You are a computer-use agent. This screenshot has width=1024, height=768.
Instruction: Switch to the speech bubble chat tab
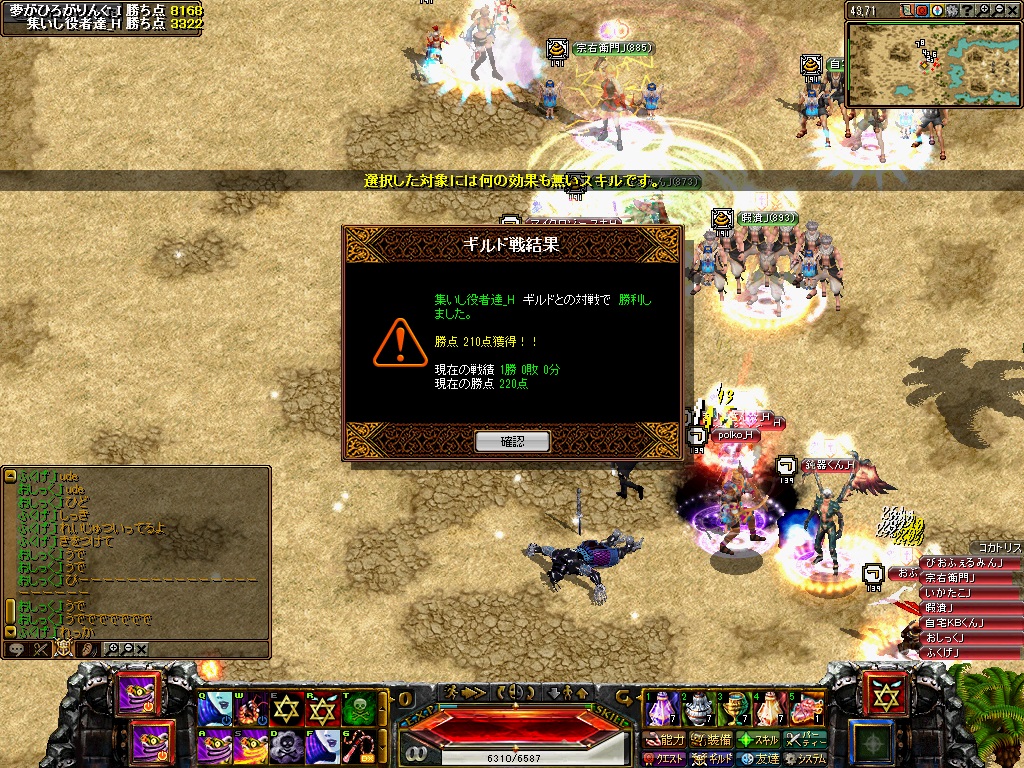tap(16, 649)
